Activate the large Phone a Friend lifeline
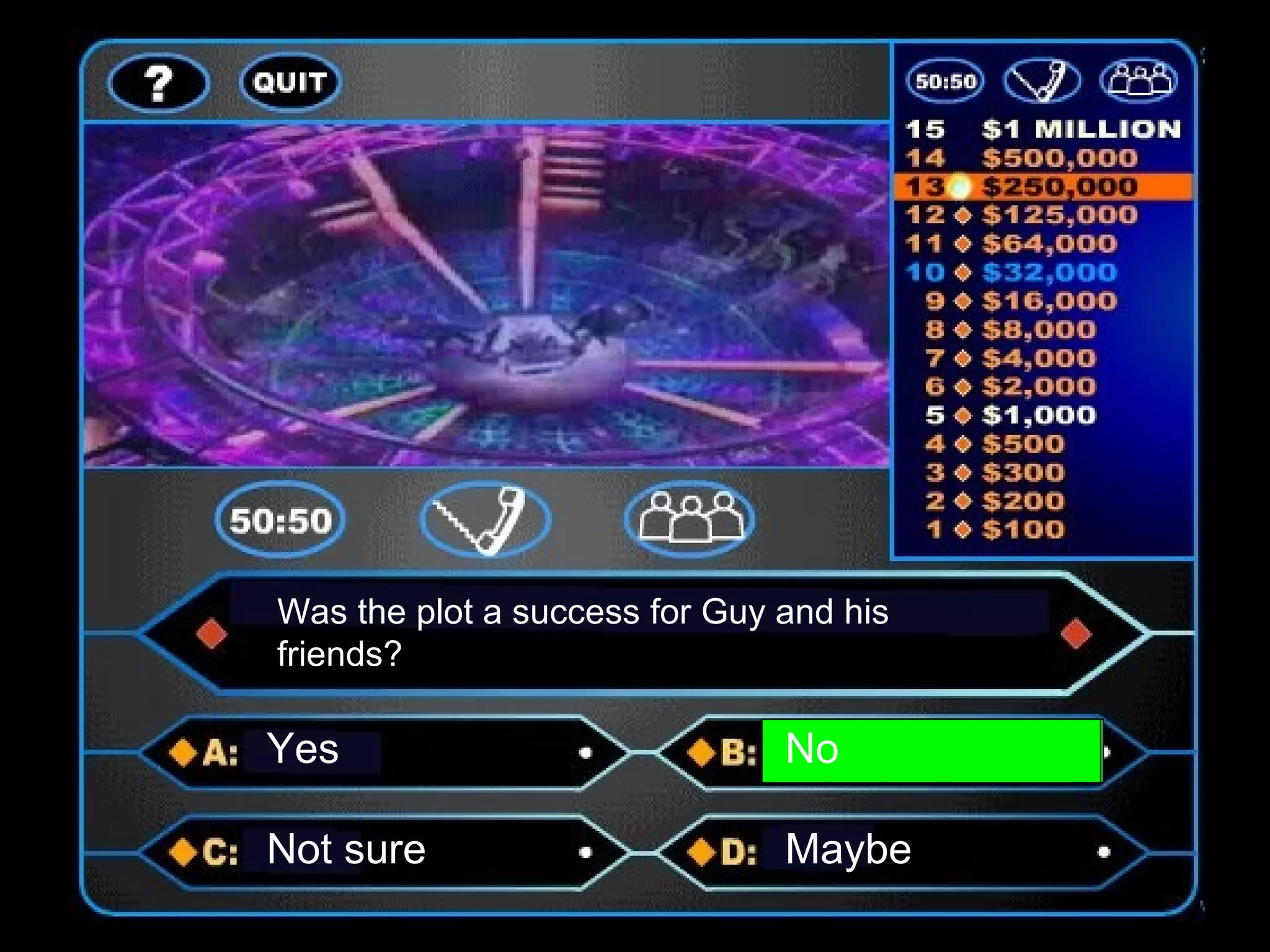The height and width of the screenshot is (952, 1270). click(x=485, y=520)
